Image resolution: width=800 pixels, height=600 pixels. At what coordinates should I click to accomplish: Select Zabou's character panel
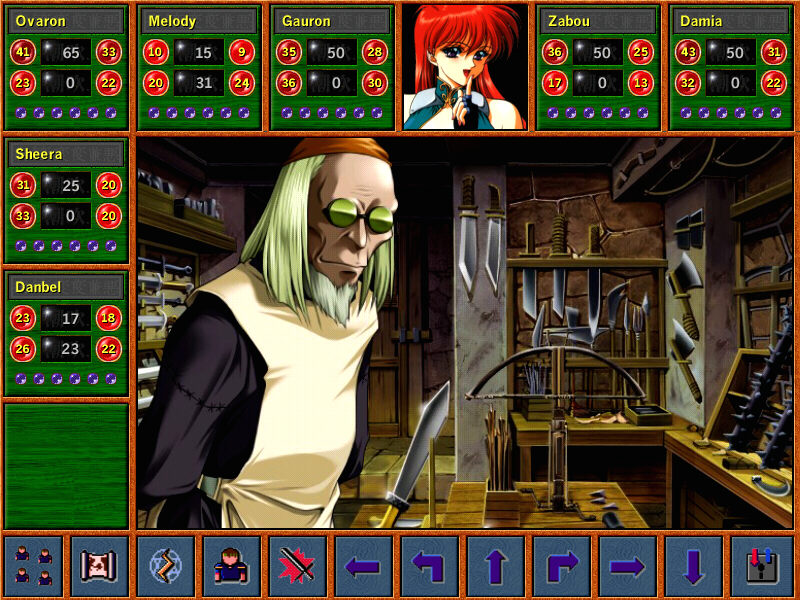598,67
